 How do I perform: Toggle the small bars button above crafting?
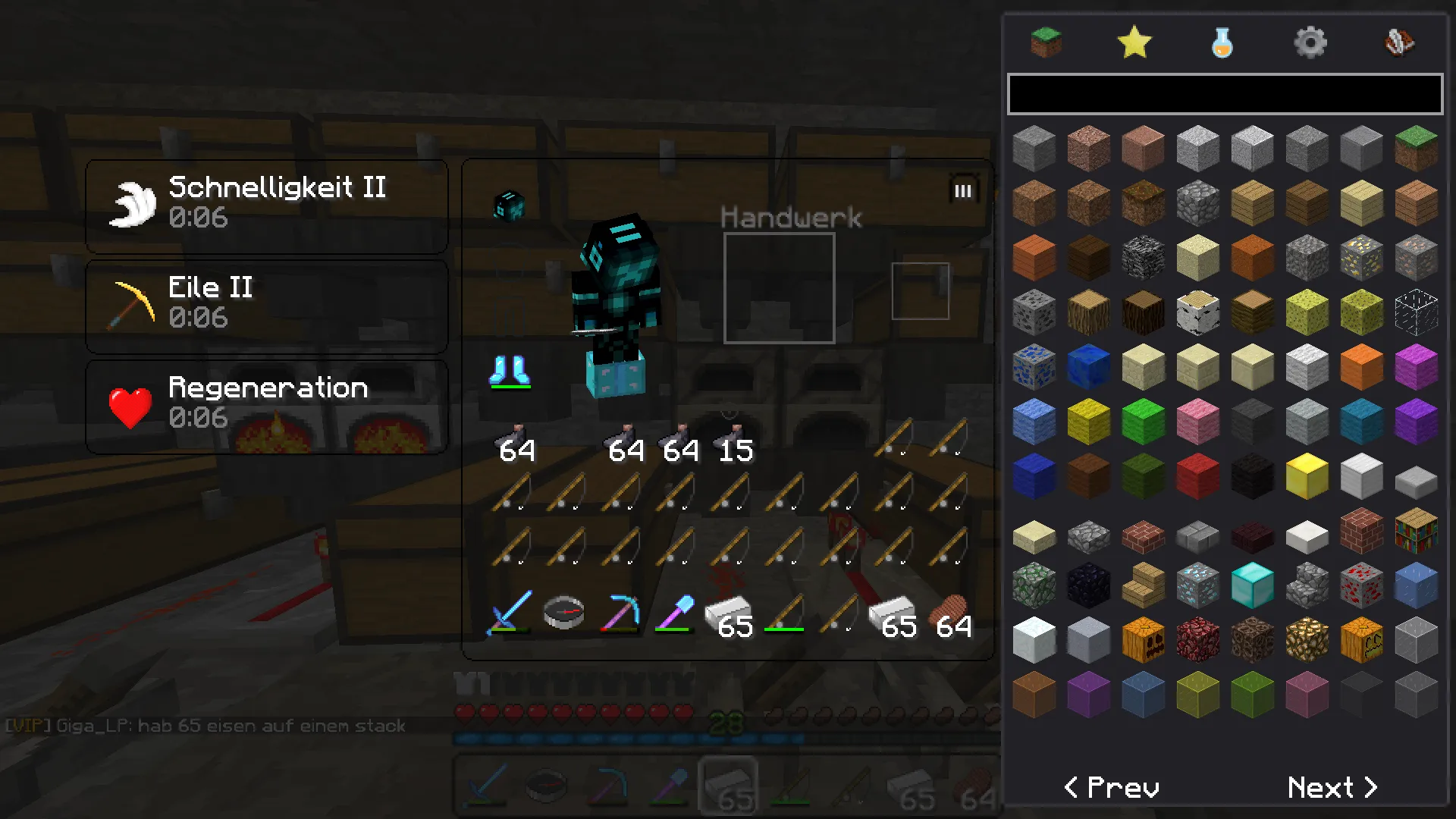point(962,190)
